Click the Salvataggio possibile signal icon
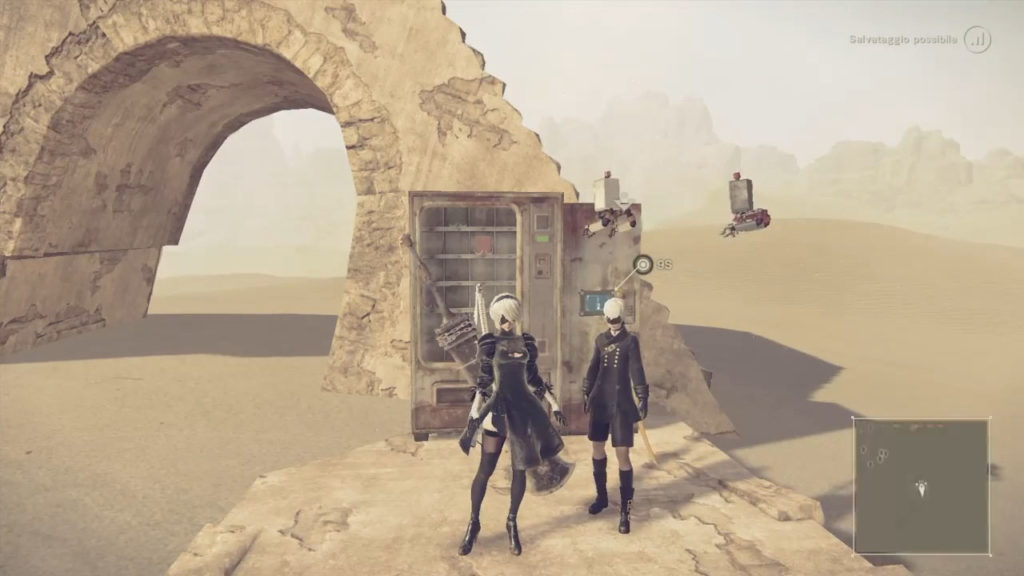This screenshot has width=1024, height=576. (977, 40)
